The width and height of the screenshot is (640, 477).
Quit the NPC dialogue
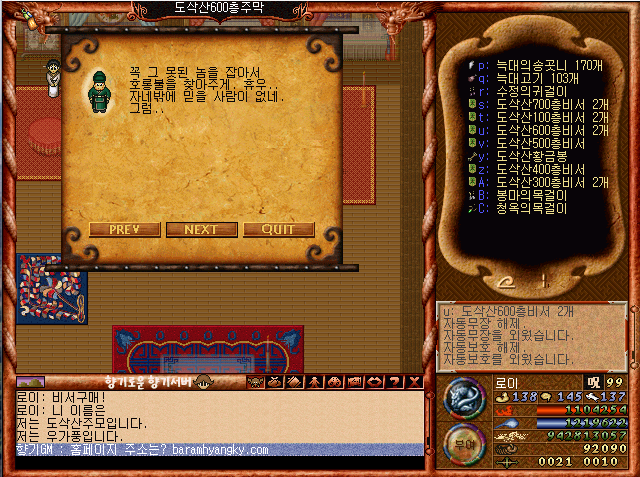coord(279,229)
